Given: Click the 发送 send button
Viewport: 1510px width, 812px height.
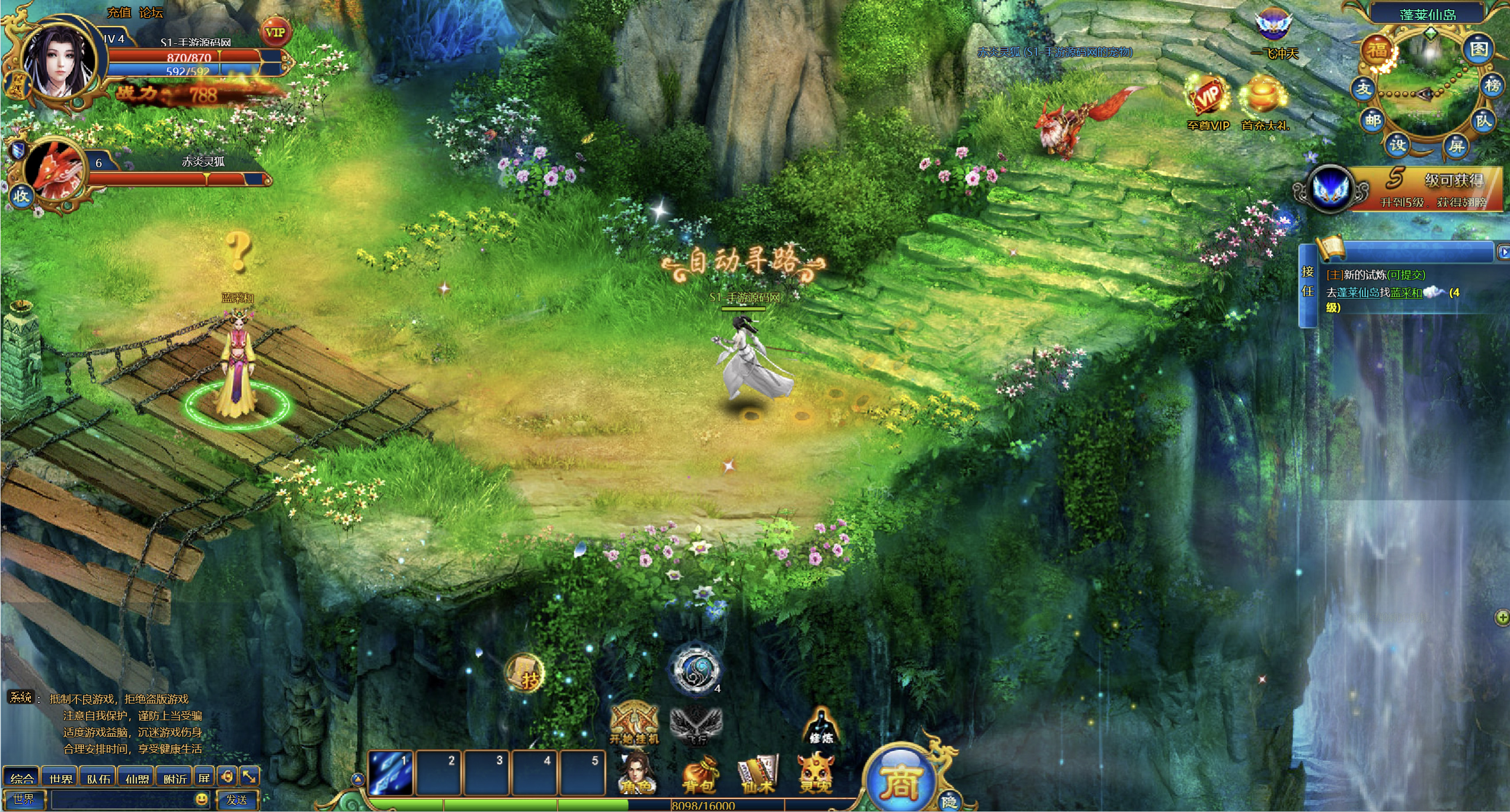Looking at the screenshot, I should pos(237,800).
